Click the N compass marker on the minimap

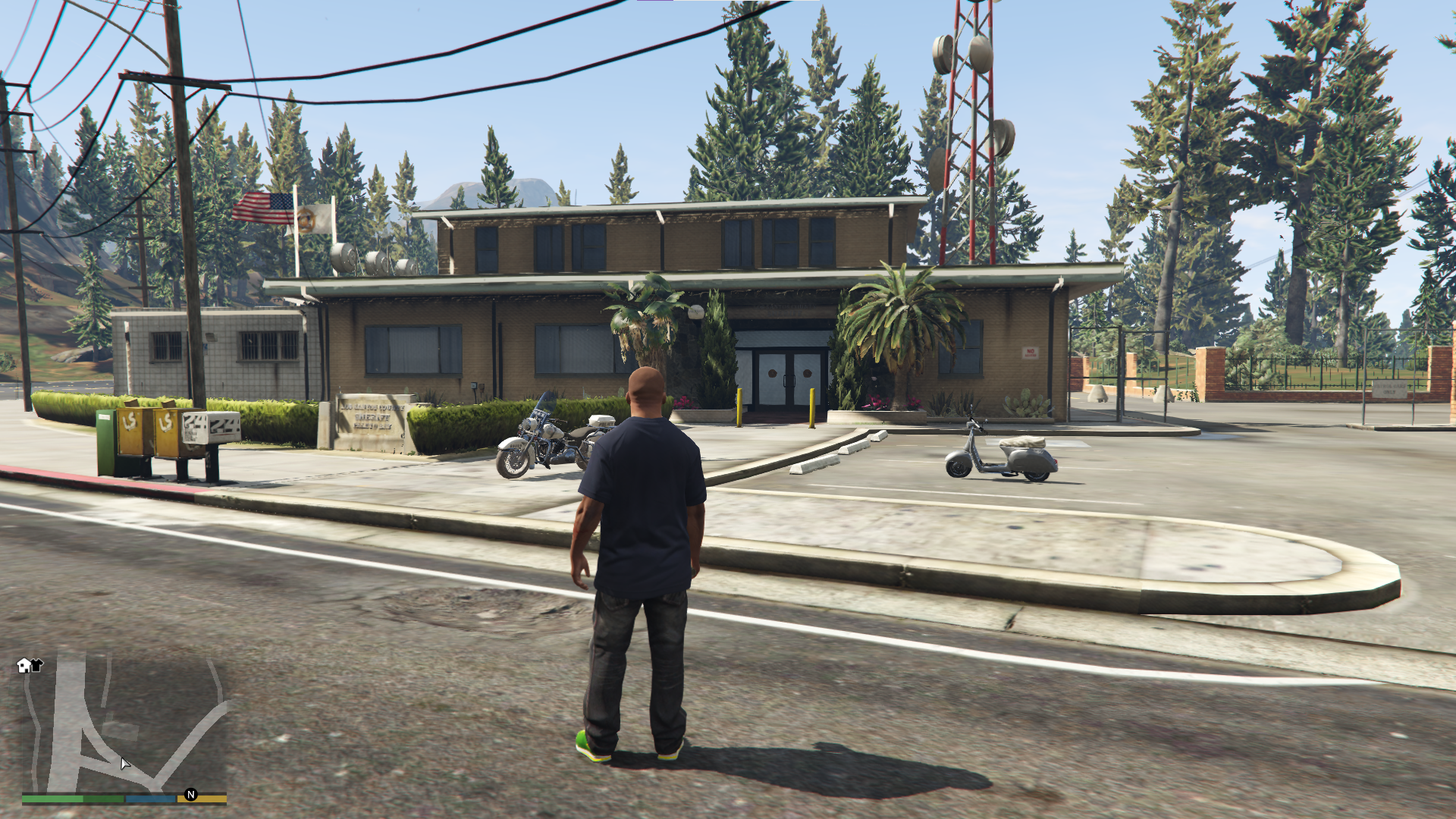click(x=192, y=795)
